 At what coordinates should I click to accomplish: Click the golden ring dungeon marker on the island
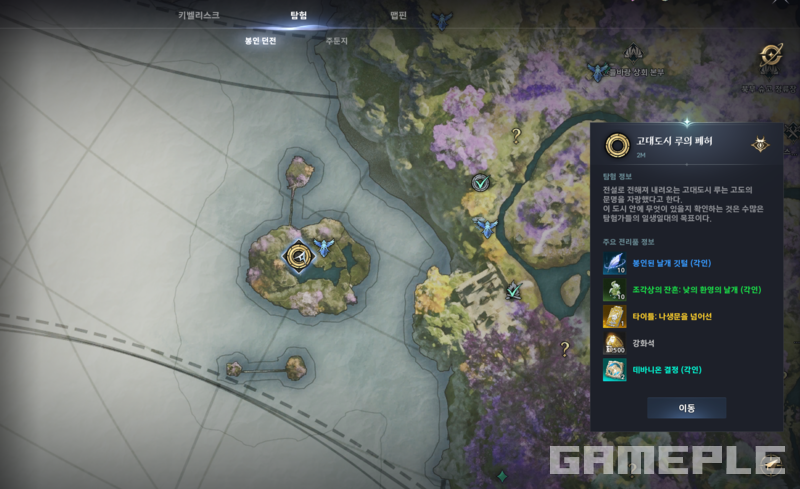pos(297,256)
